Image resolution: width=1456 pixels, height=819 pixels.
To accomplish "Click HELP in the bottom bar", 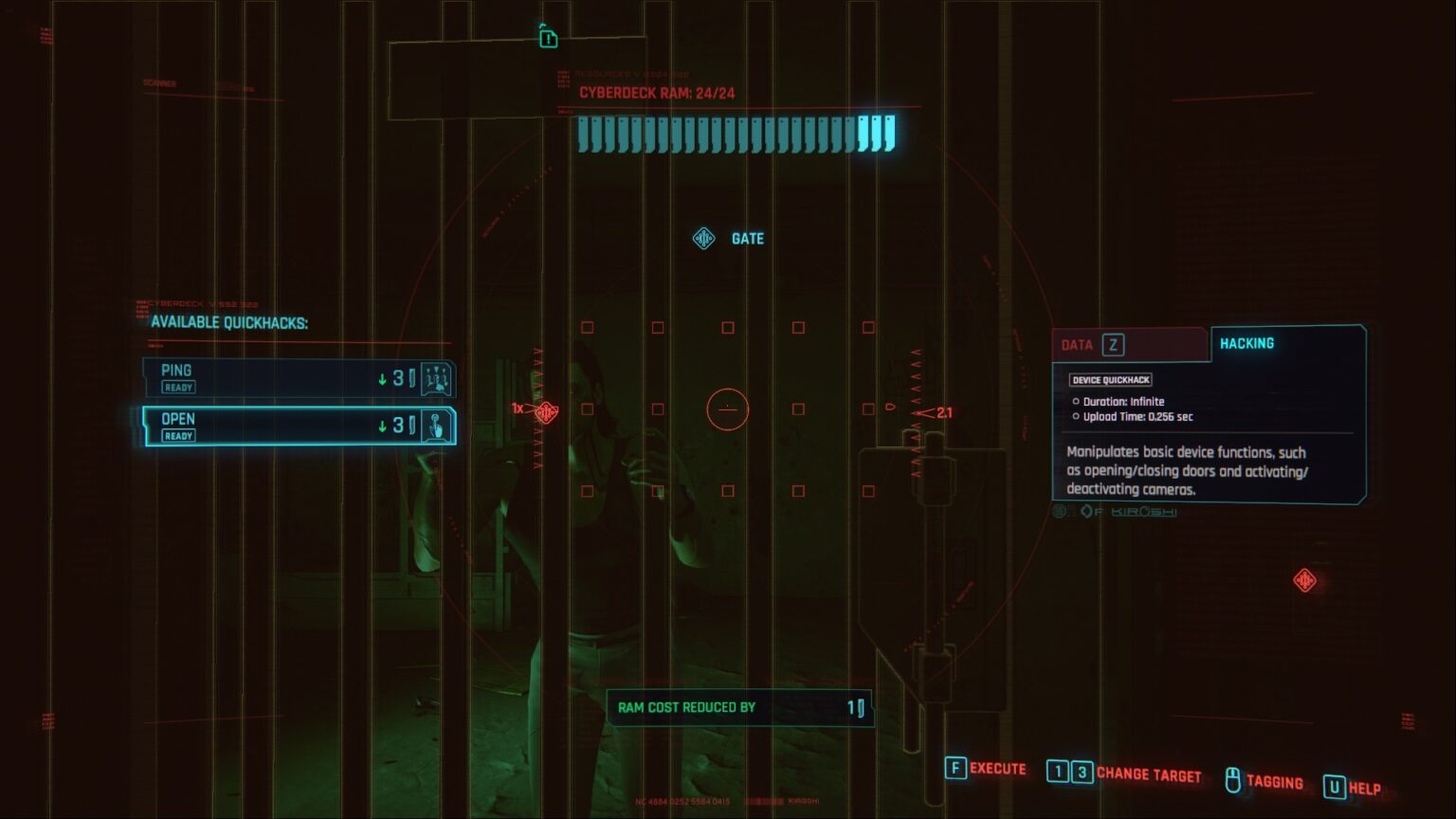I will pyautogui.click(x=1361, y=788).
